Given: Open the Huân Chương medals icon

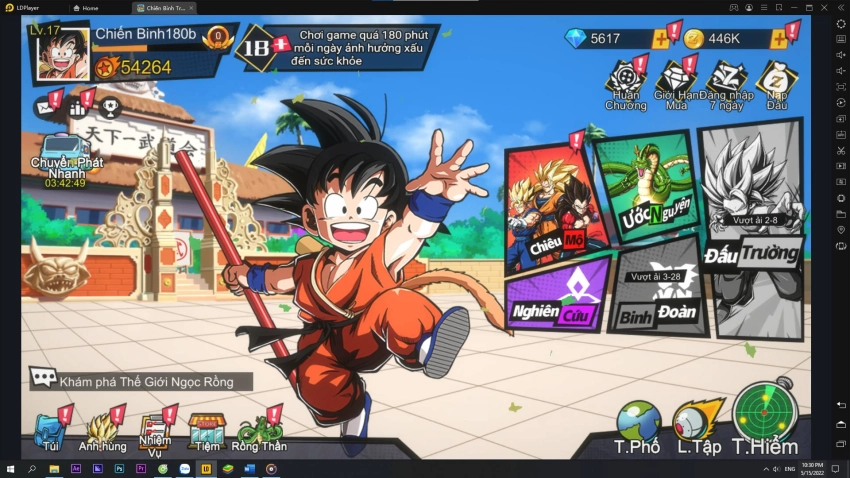Looking at the screenshot, I should [x=625, y=83].
